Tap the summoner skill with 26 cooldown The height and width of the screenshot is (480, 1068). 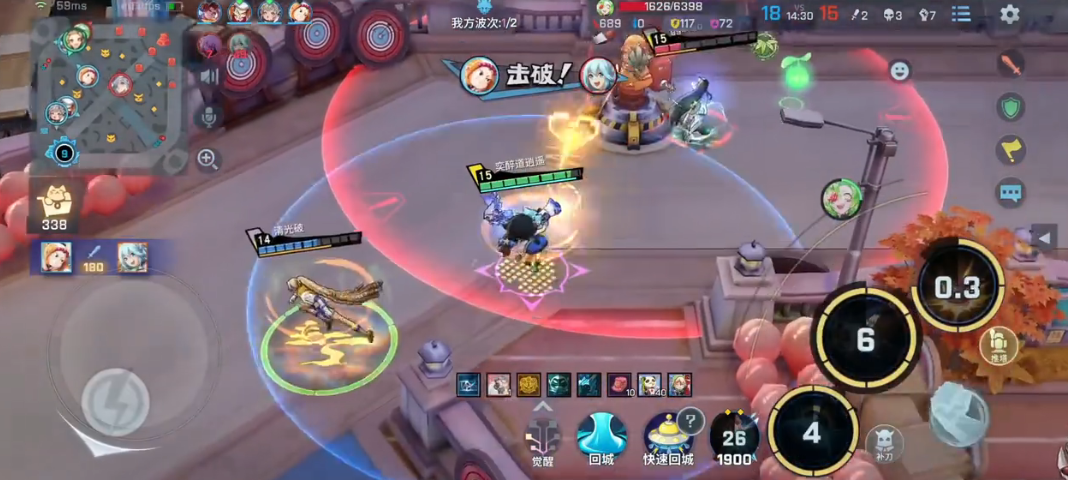tap(735, 438)
